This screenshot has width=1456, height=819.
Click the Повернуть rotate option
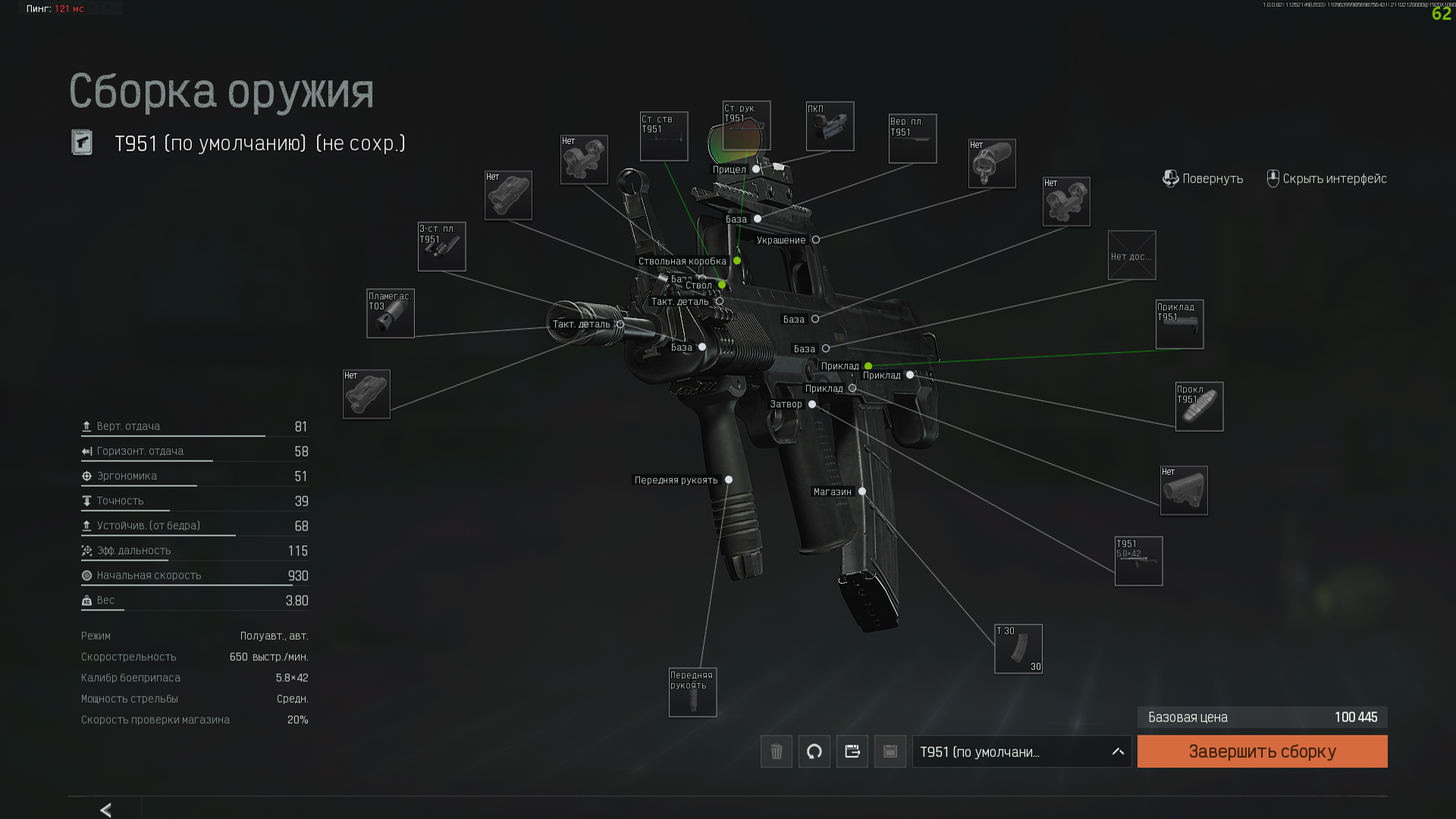[1203, 179]
